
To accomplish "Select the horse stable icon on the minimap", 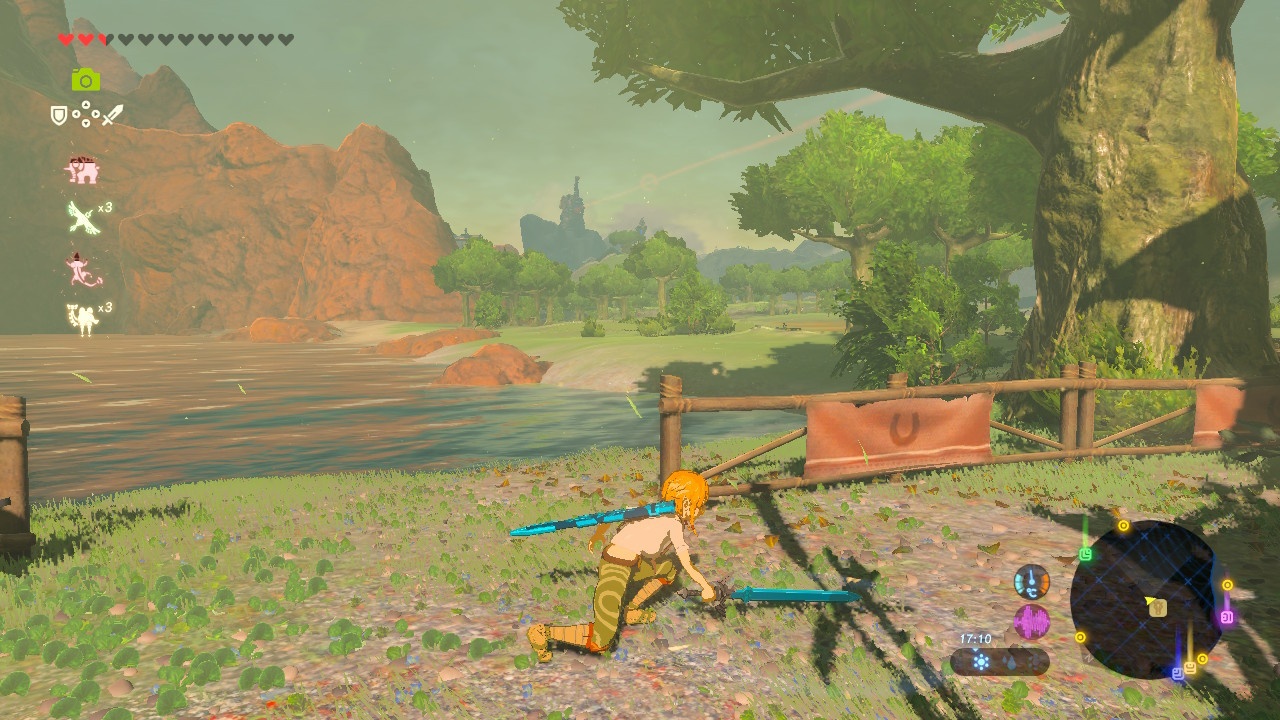I will [1158, 609].
